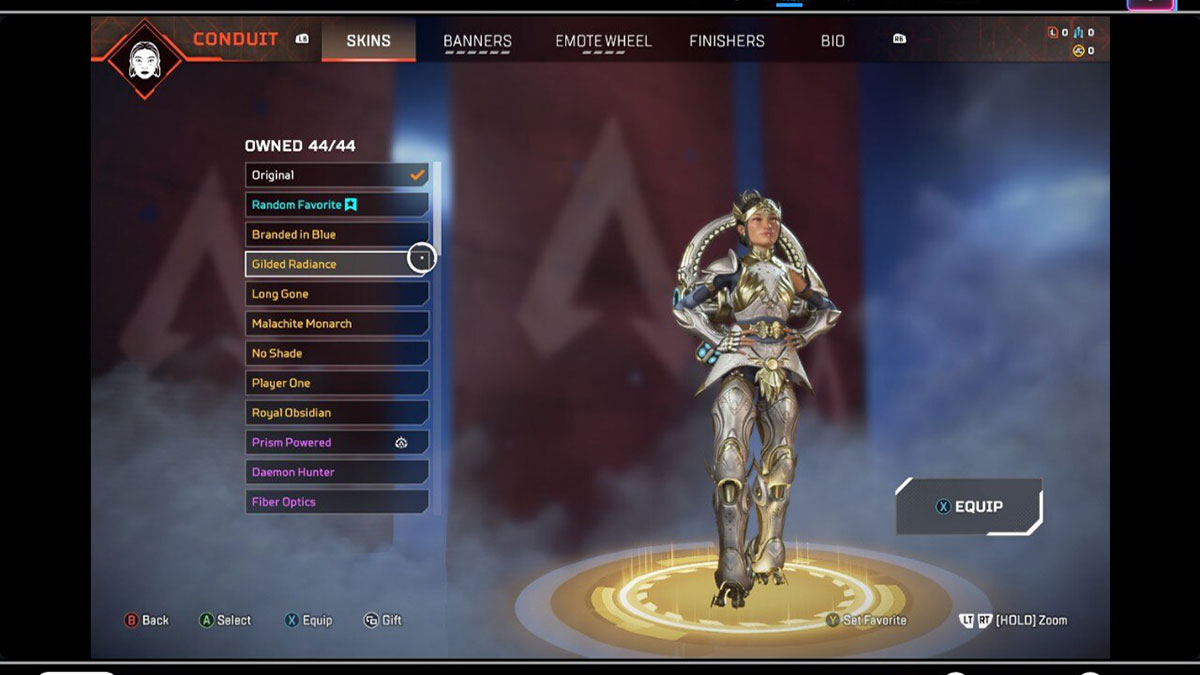The height and width of the screenshot is (675, 1200).
Task: Choose the Random Favorite skin option
Action: 337,205
